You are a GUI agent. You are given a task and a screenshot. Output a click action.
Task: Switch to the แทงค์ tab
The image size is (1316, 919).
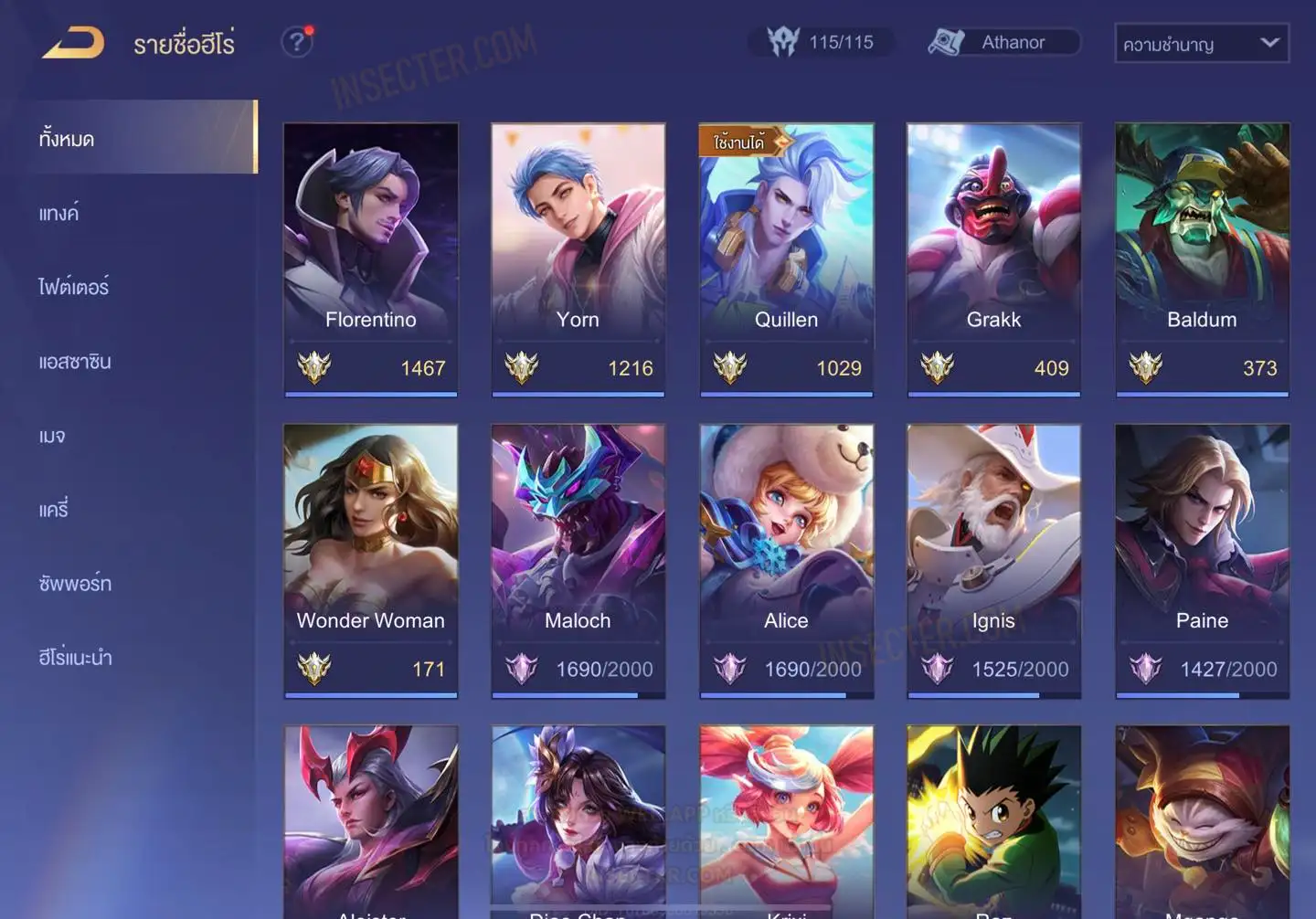pyautogui.click(x=59, y=213)
